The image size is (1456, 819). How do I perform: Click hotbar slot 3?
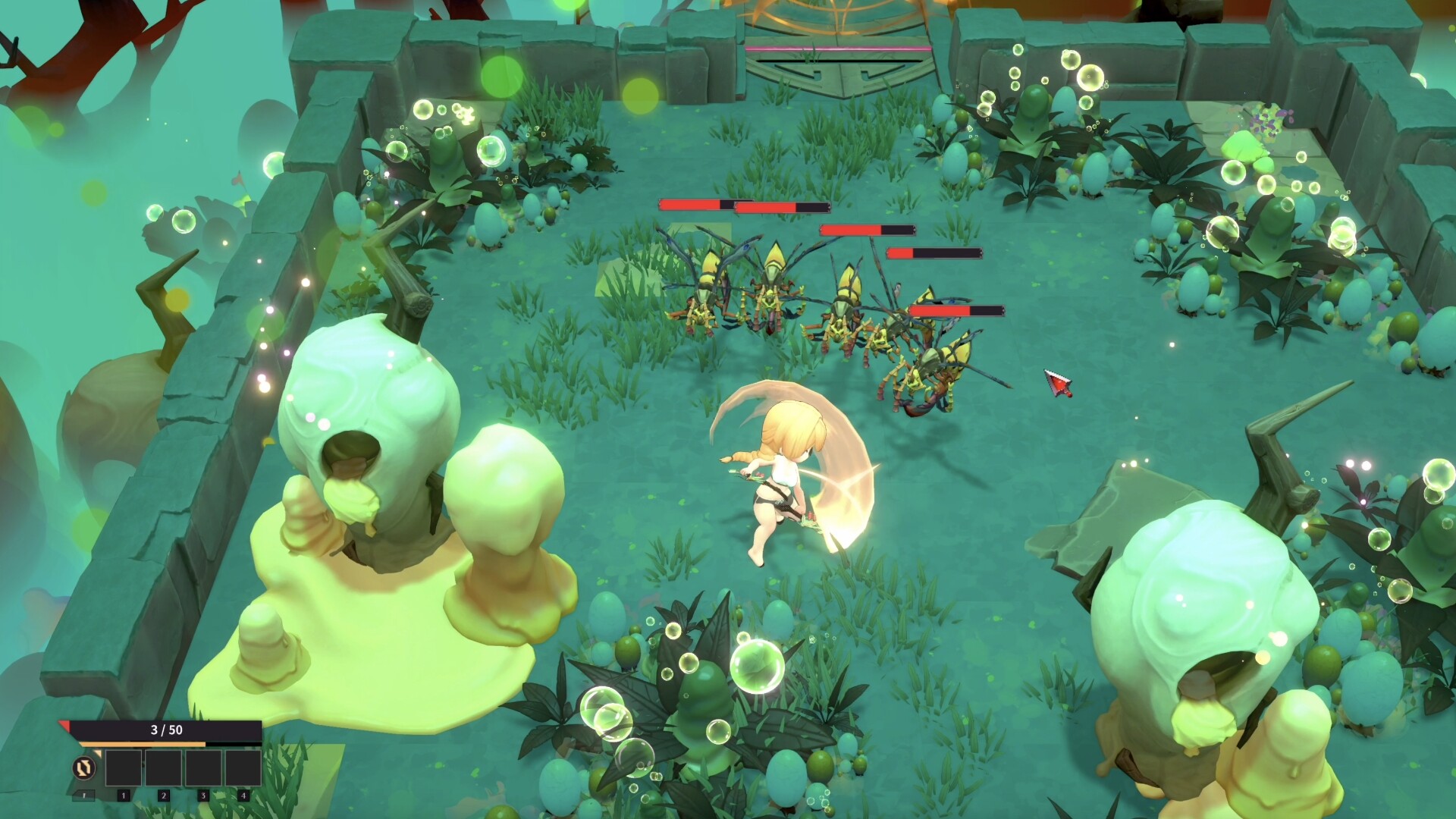[205, 768]
